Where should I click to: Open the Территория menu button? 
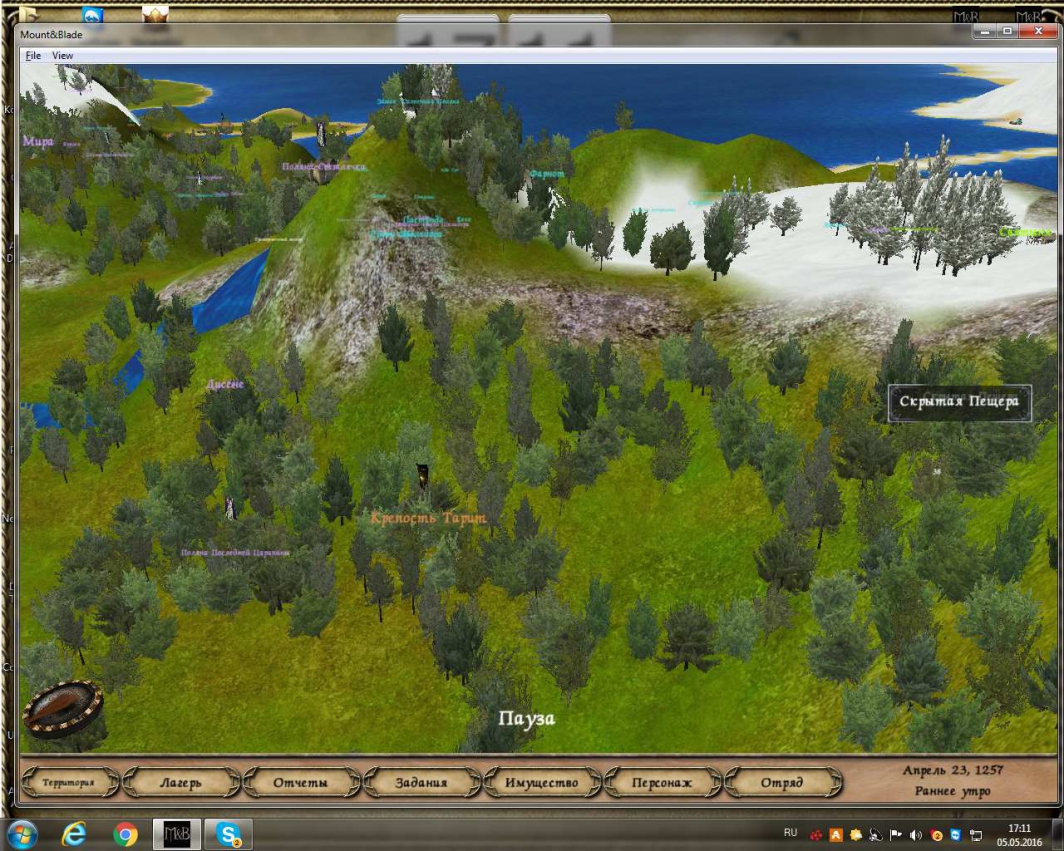coord(68,783)
